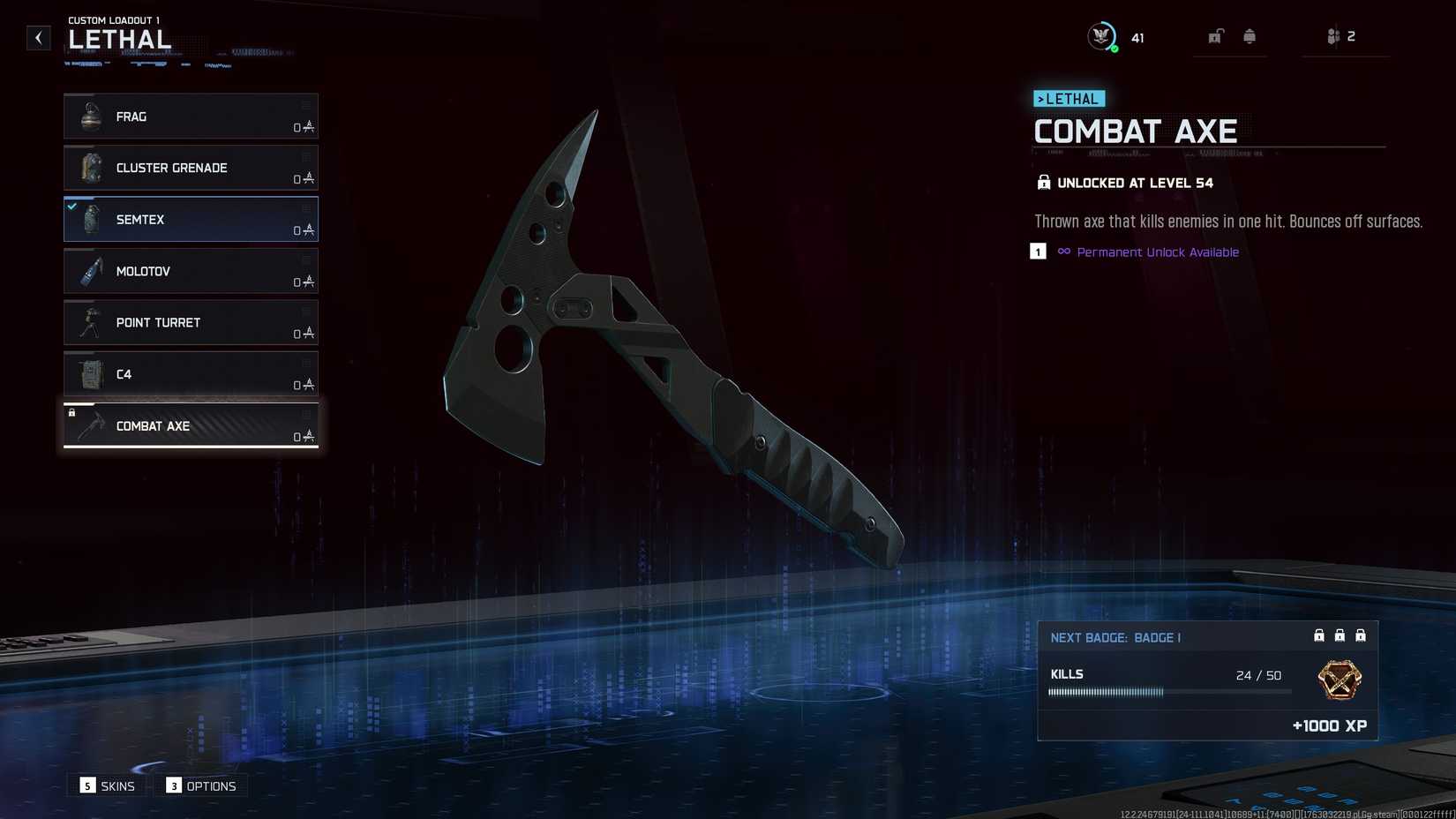Viewport: 1456px width, 819px height.
Task: Toggle the lock icon on Unlocked at Level 54
Action: [1043, 182]
